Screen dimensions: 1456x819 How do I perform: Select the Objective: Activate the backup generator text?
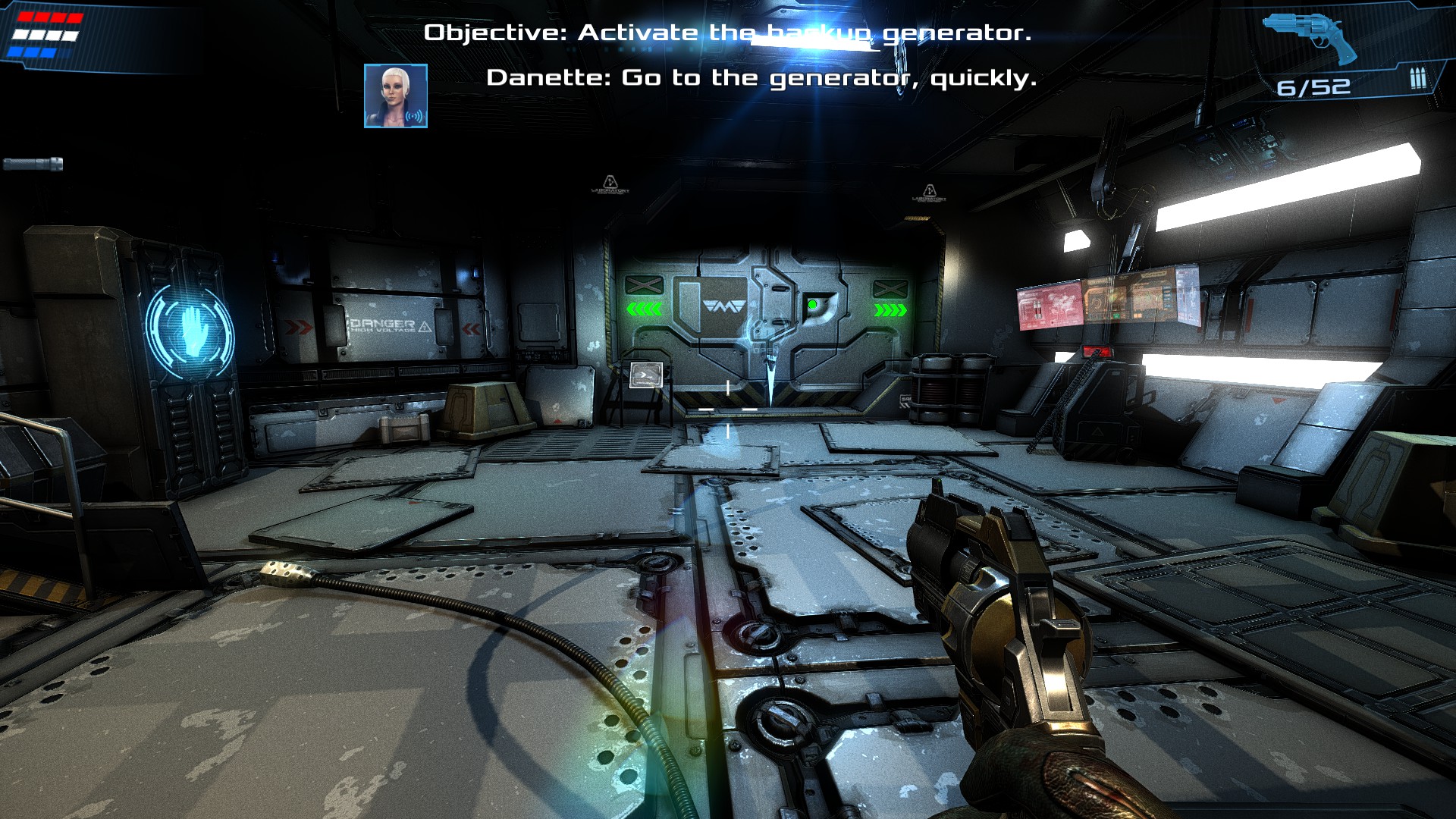coord(727,32)
